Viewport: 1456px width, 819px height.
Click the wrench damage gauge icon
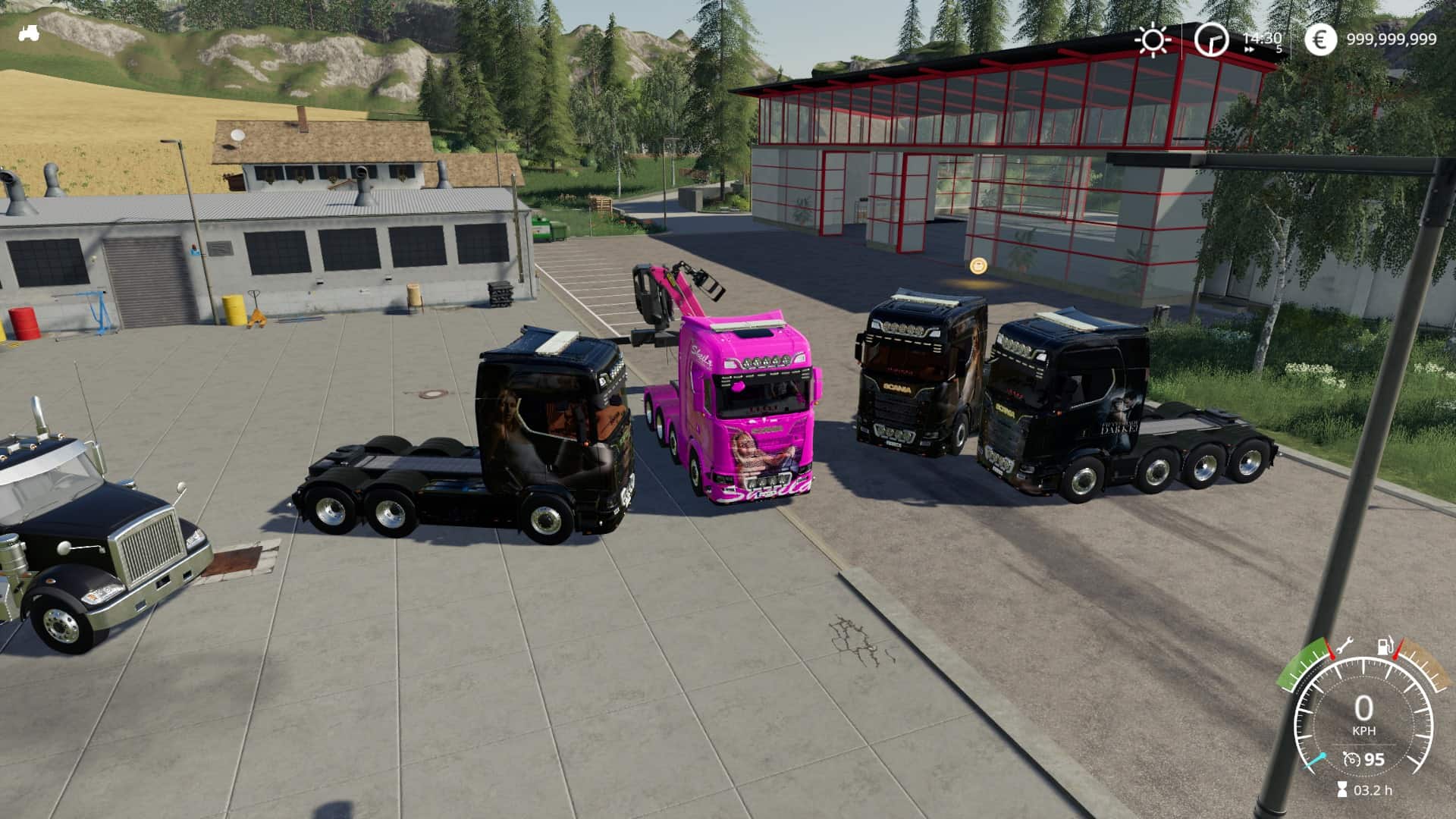coord(1343,646)
